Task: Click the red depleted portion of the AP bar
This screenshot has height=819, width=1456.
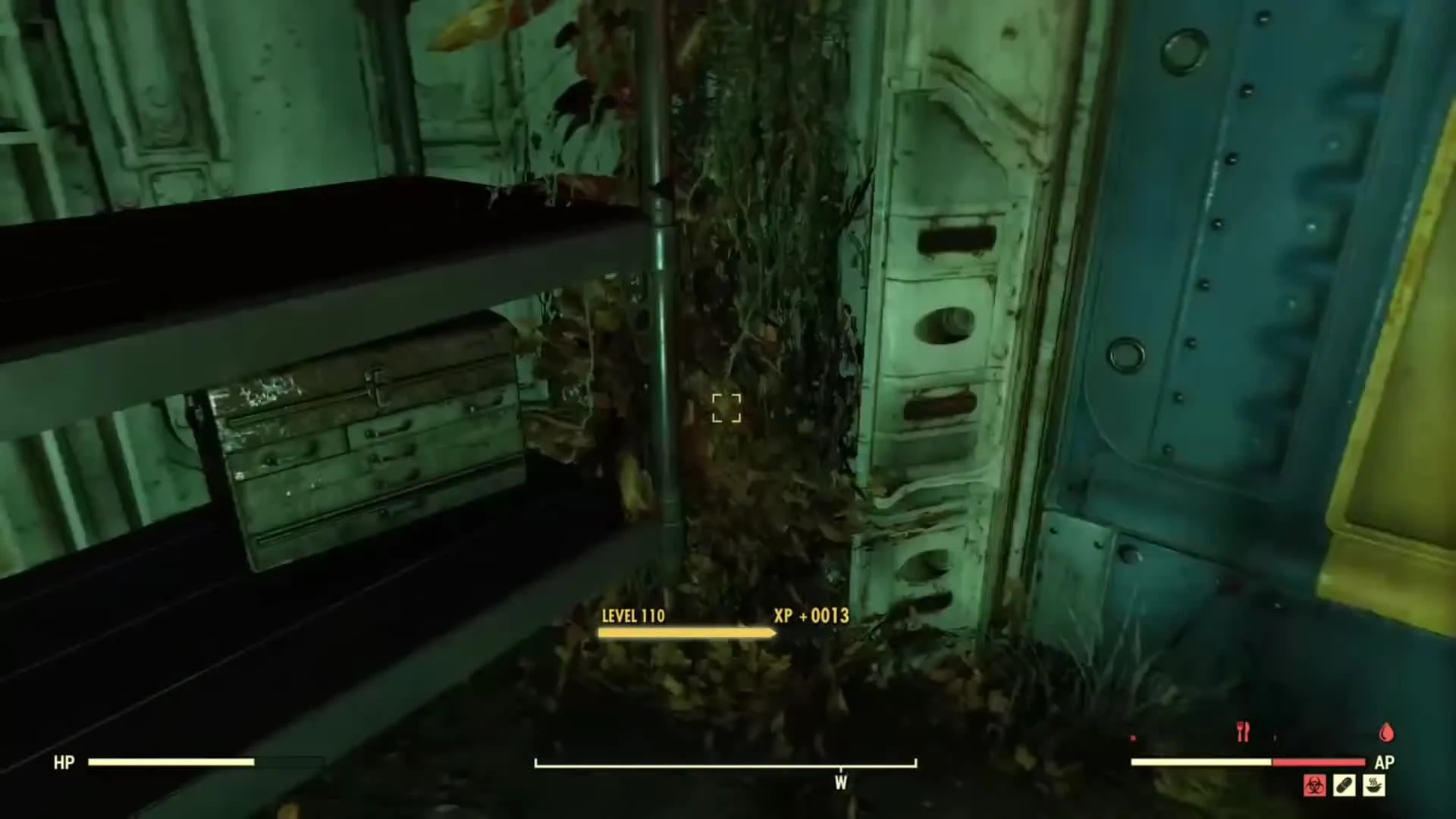Action: (x=1319, y=762)
